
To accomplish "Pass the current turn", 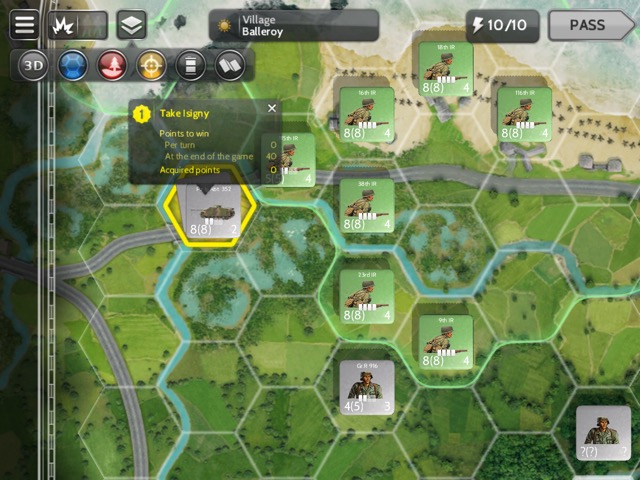I will [x=591, y=25].
